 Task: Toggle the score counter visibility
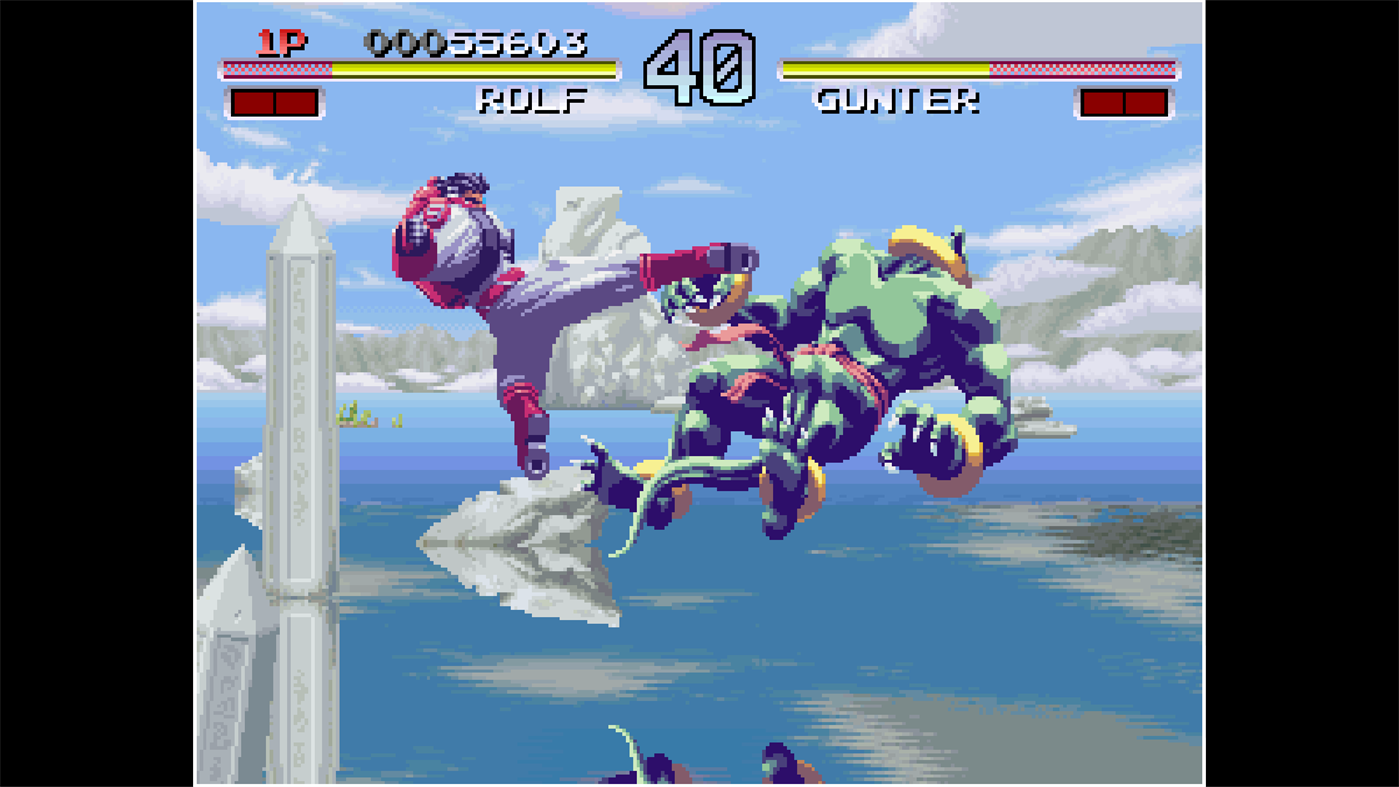click(x=478, y=45)
